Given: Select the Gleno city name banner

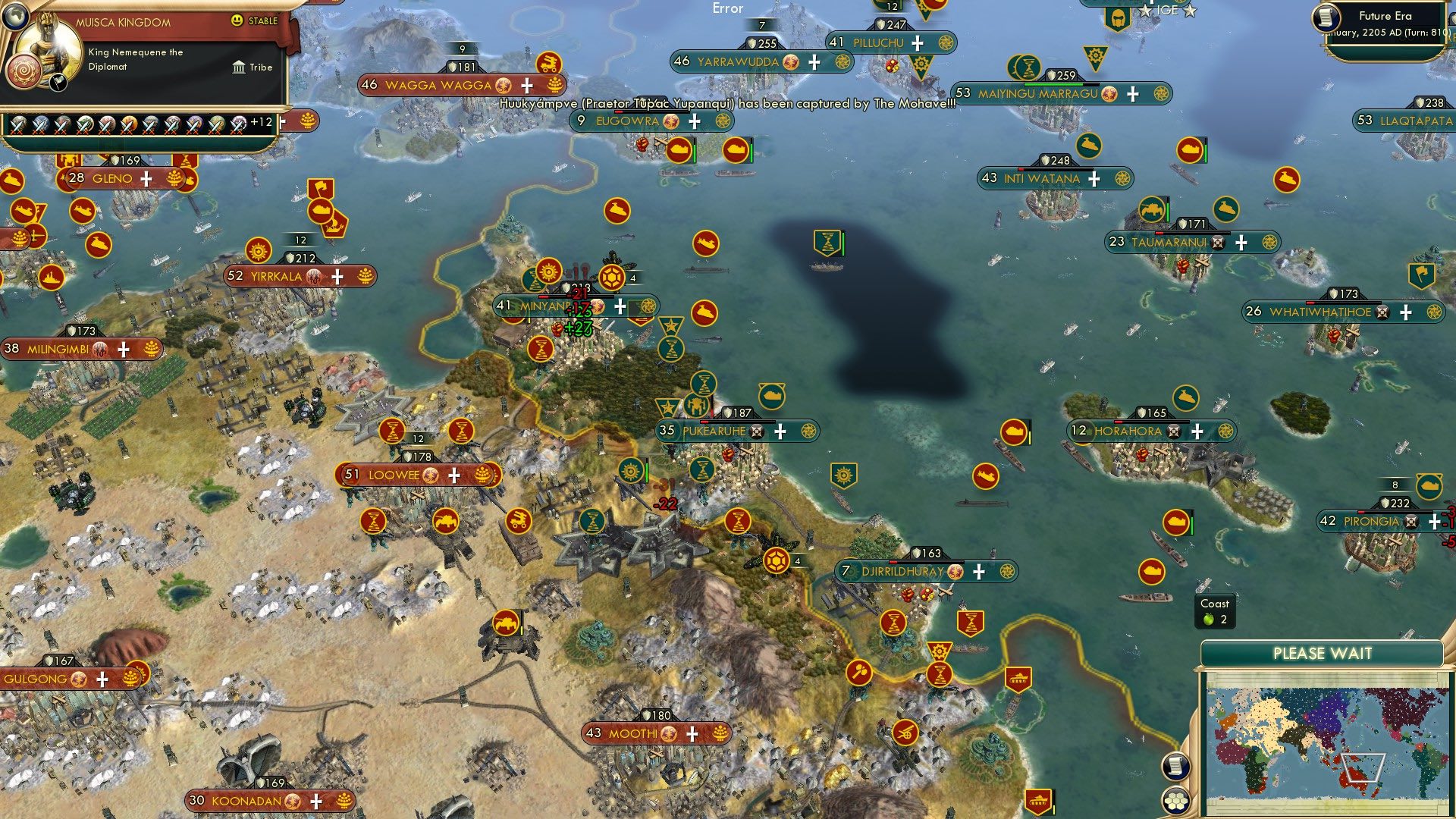Looking at the screenshot, I should (112, 179).
